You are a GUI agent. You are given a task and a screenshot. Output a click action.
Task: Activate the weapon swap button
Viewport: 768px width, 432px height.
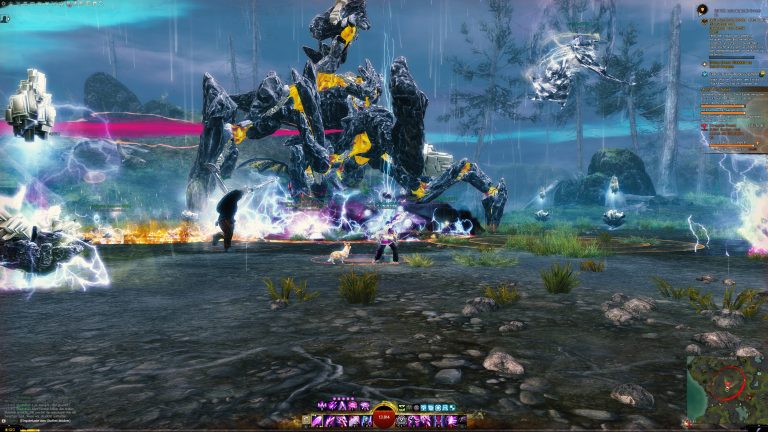[x=305, y=420]
